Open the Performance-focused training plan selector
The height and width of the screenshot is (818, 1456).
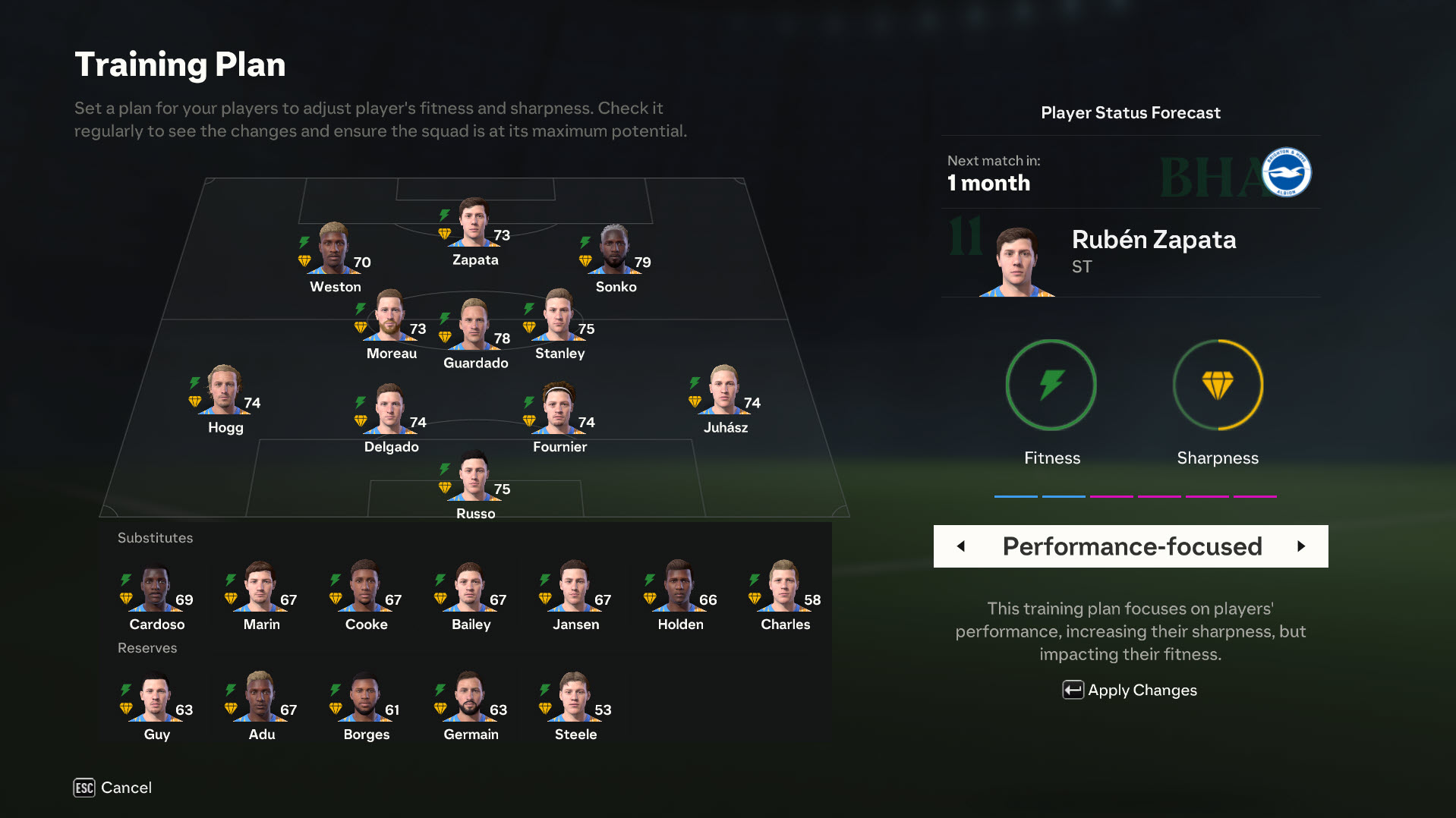click(x=1131, y=546)
